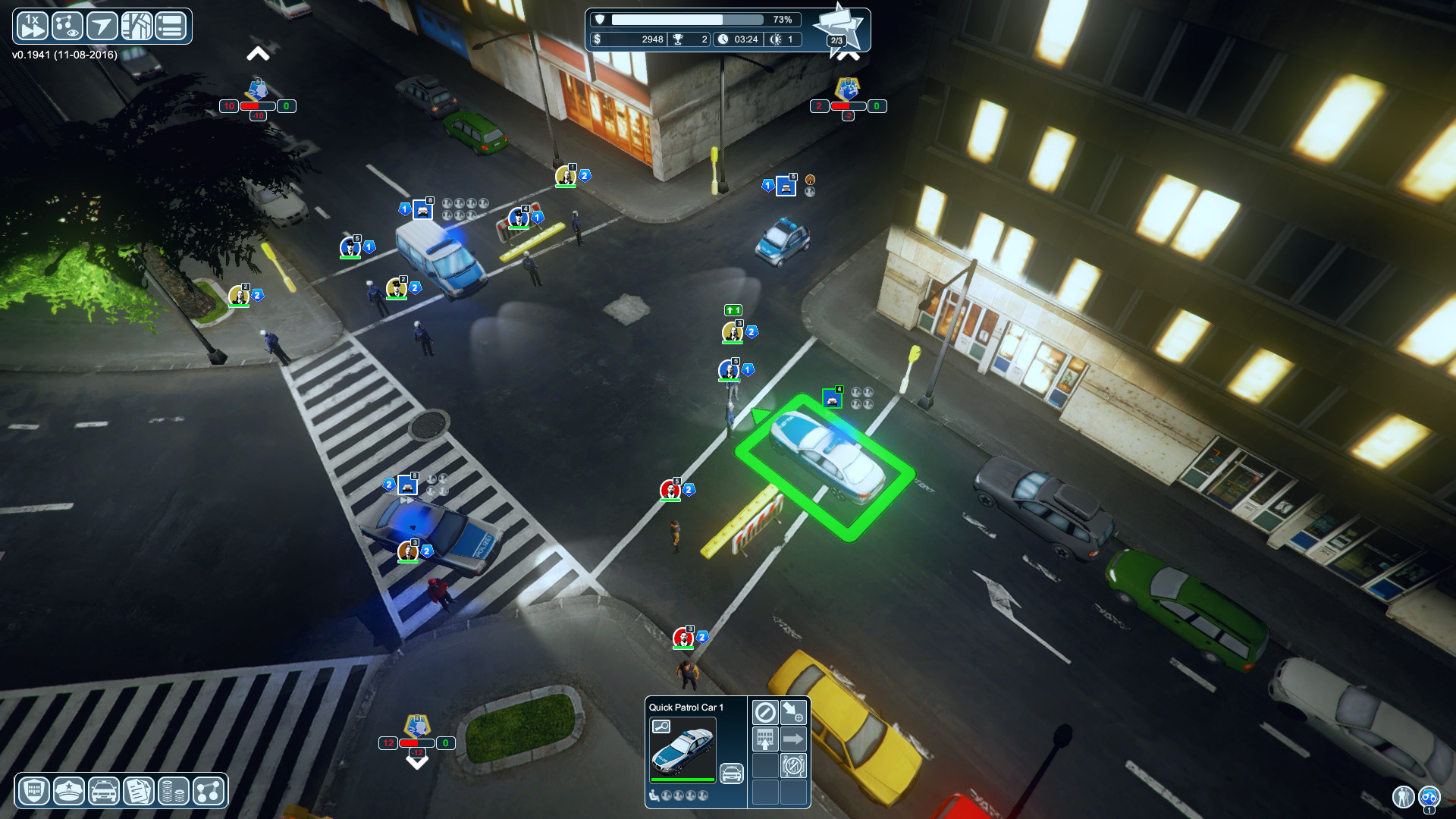Select the 1x game speed icon
Viewport: 1456px width, 819px height.
32,26
